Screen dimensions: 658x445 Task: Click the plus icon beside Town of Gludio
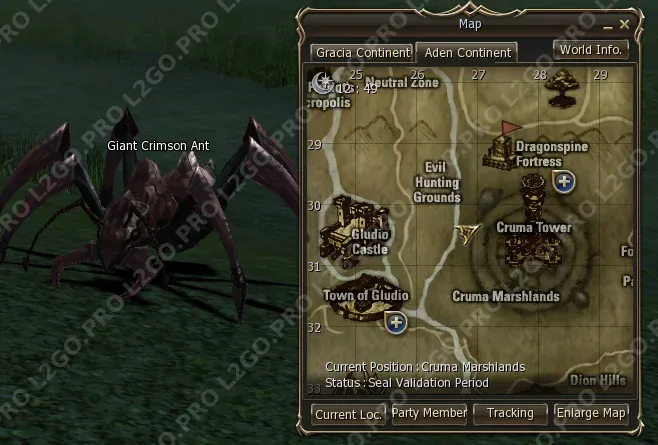(x=396, y=322)
